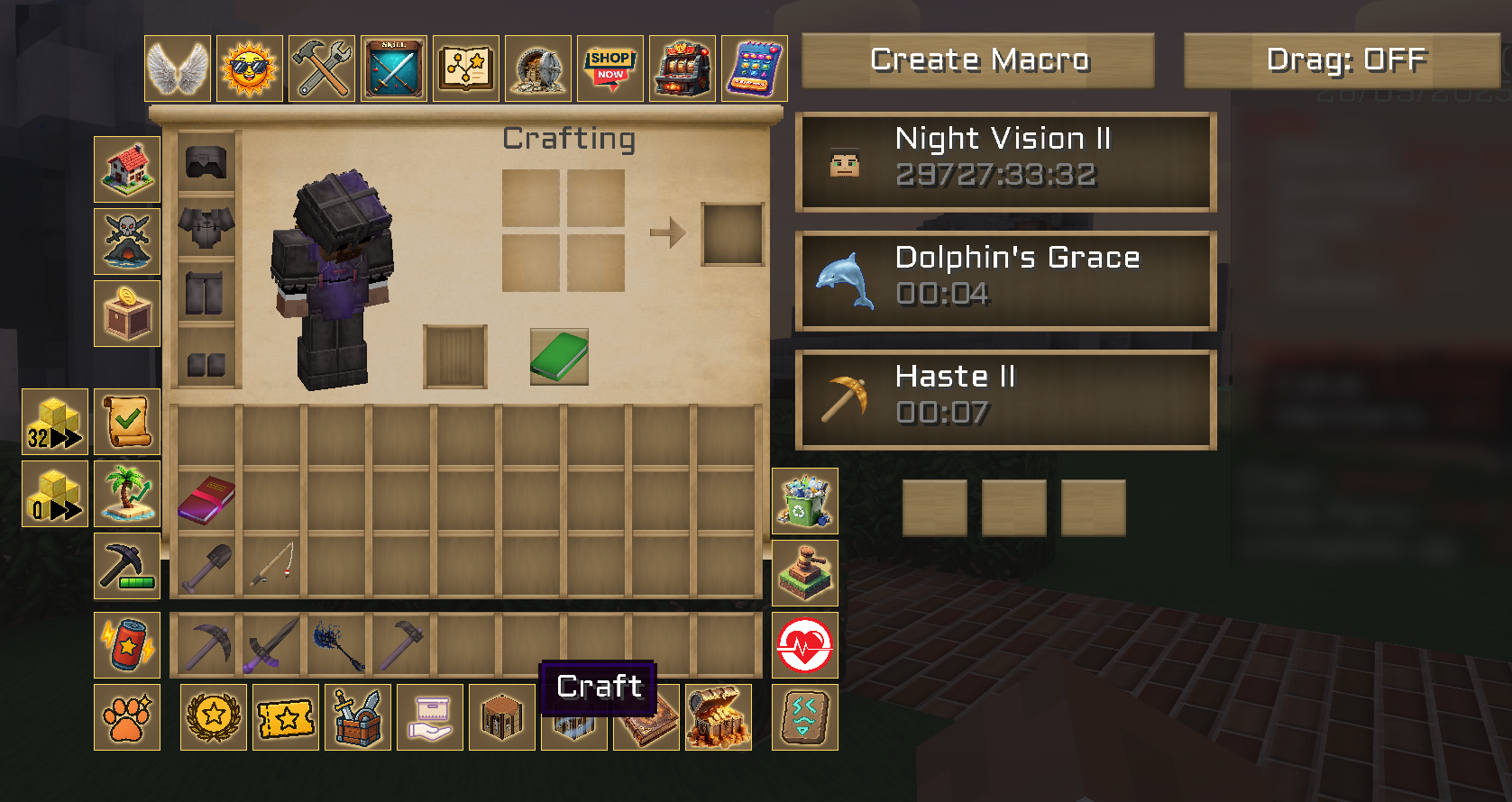Click the Shop Now badge

[x=610, y=68]
